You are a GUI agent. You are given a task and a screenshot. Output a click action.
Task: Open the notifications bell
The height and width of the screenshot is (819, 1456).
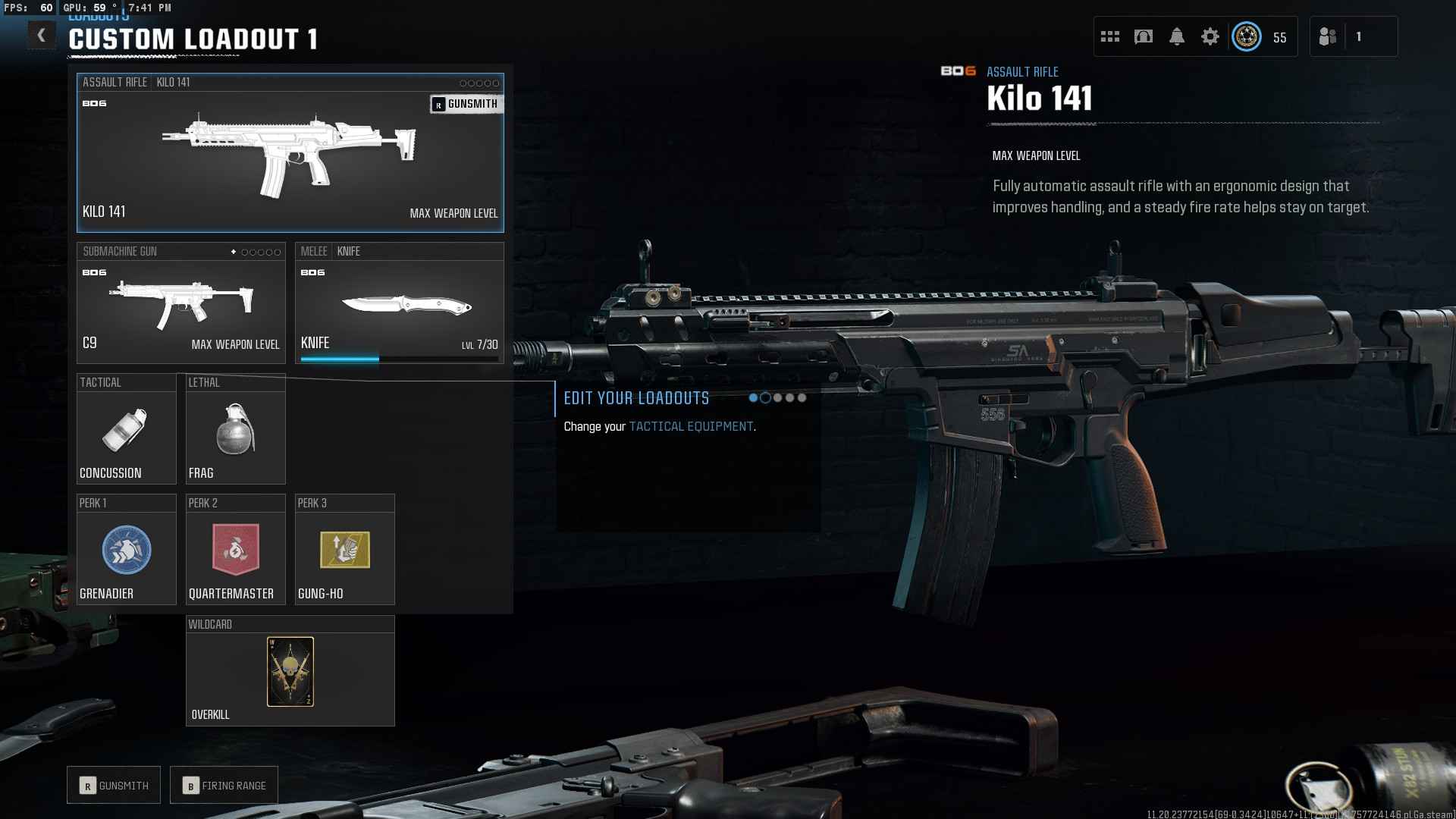pos(1177,36)
